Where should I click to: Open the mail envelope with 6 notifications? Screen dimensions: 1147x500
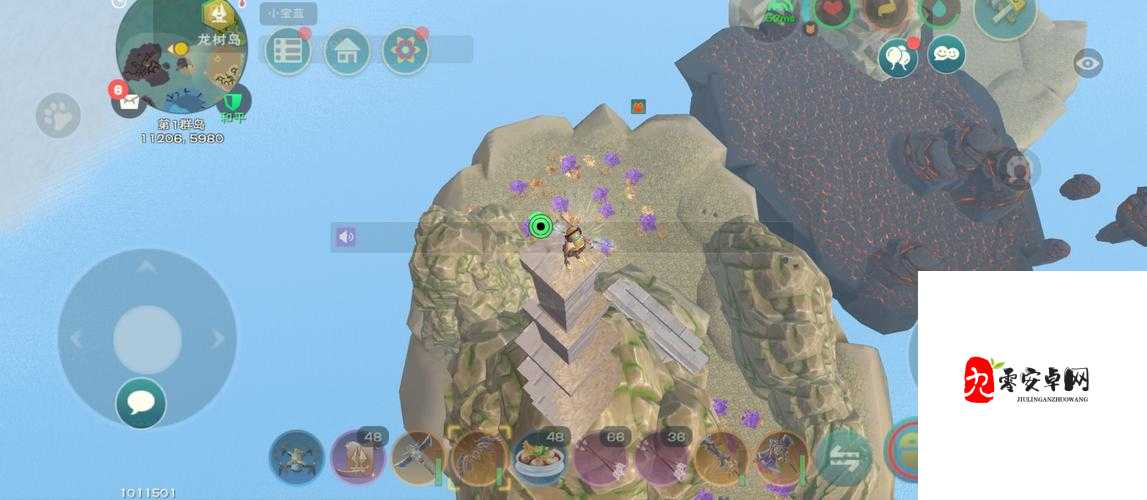128,99
